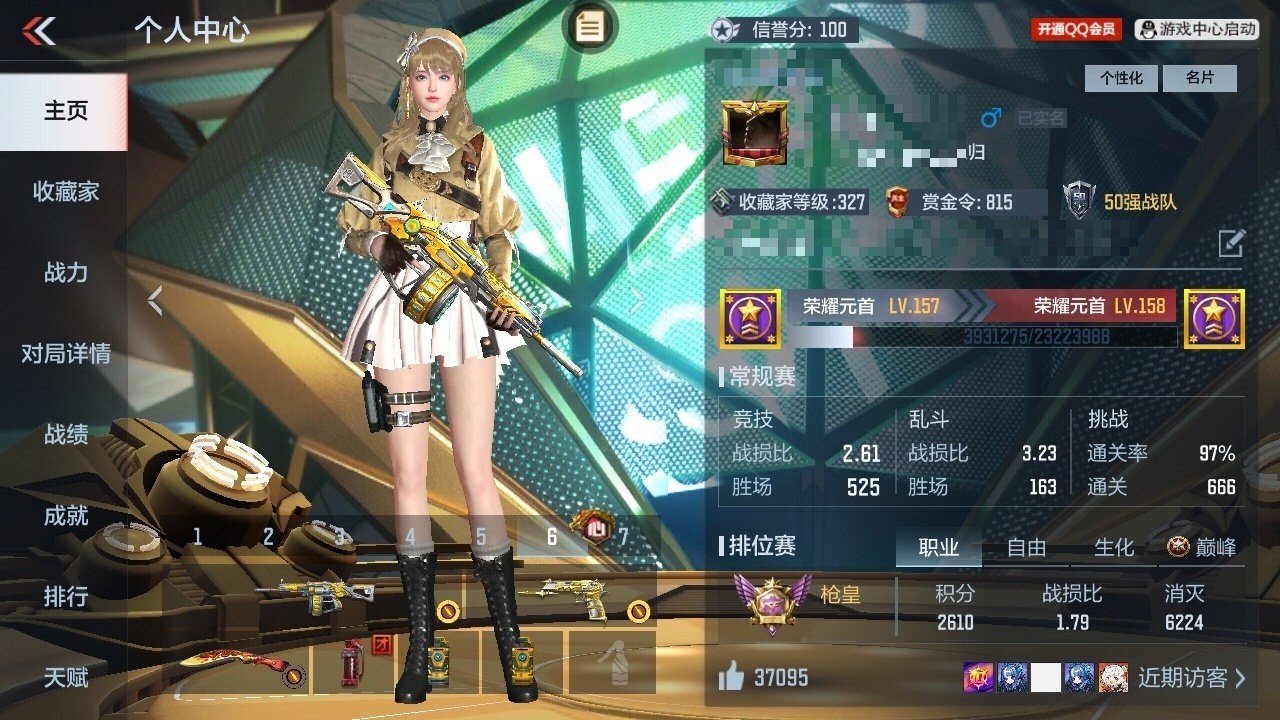The height and width of the screenshot is (720, 1280).
Task: Give a like with the thumbs-up icon
Action: [731, 678]
